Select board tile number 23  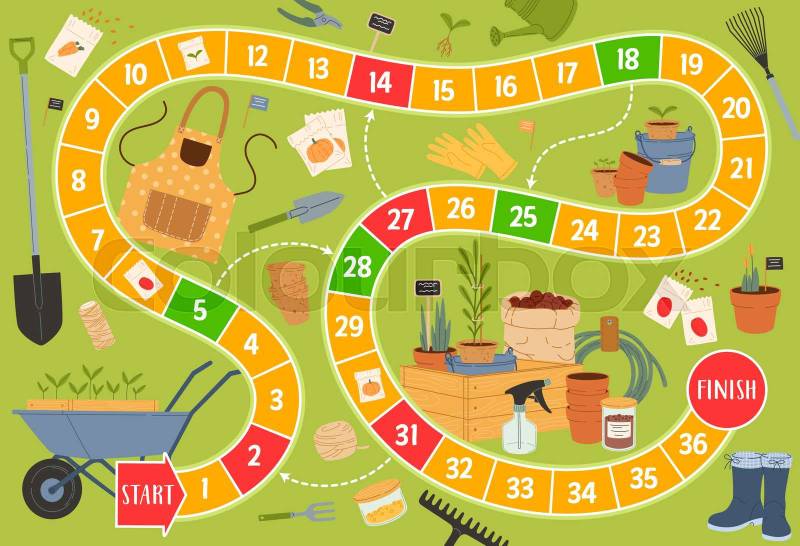click(647, 236)
